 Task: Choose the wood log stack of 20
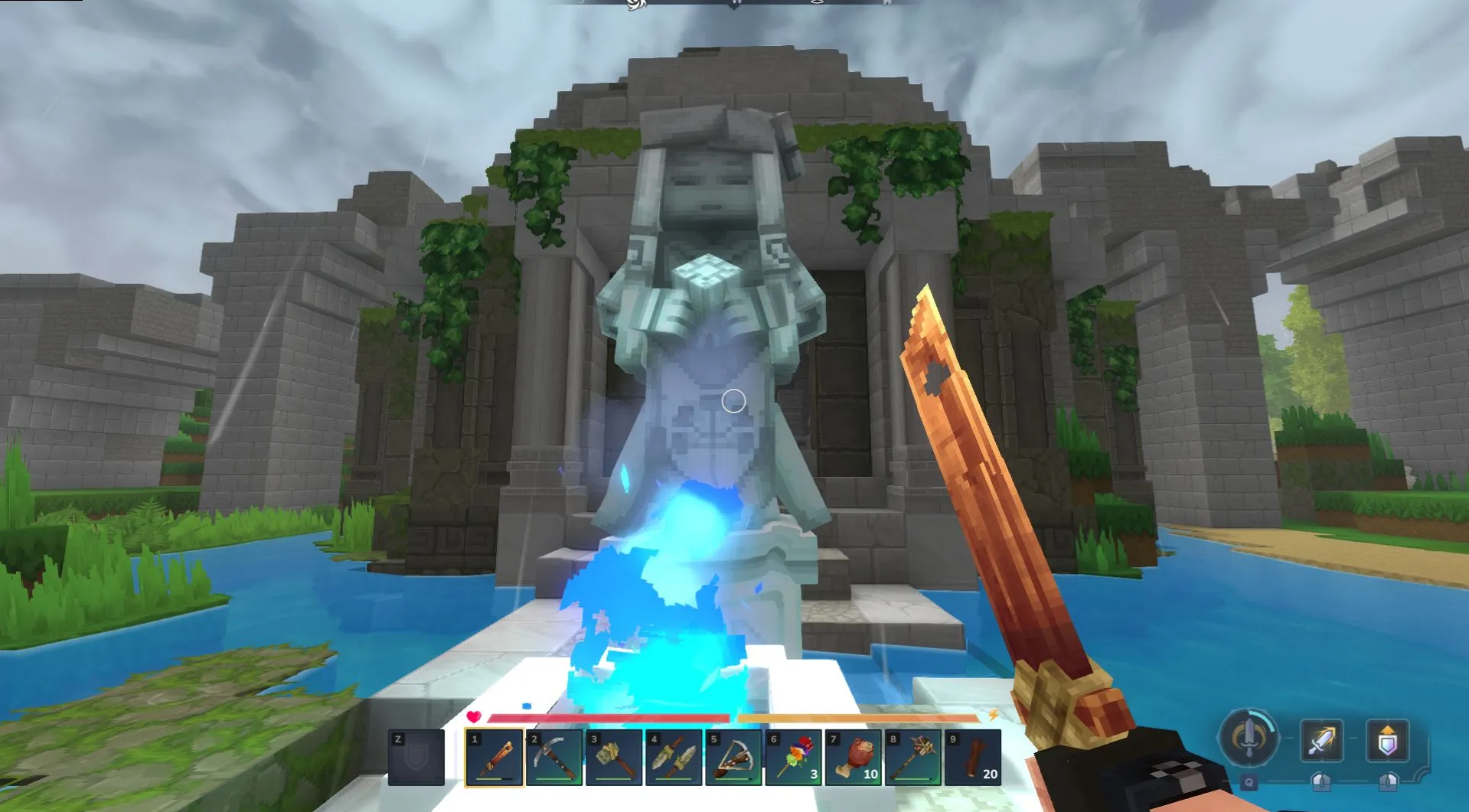pyautogui.click(x=972, y=758)
